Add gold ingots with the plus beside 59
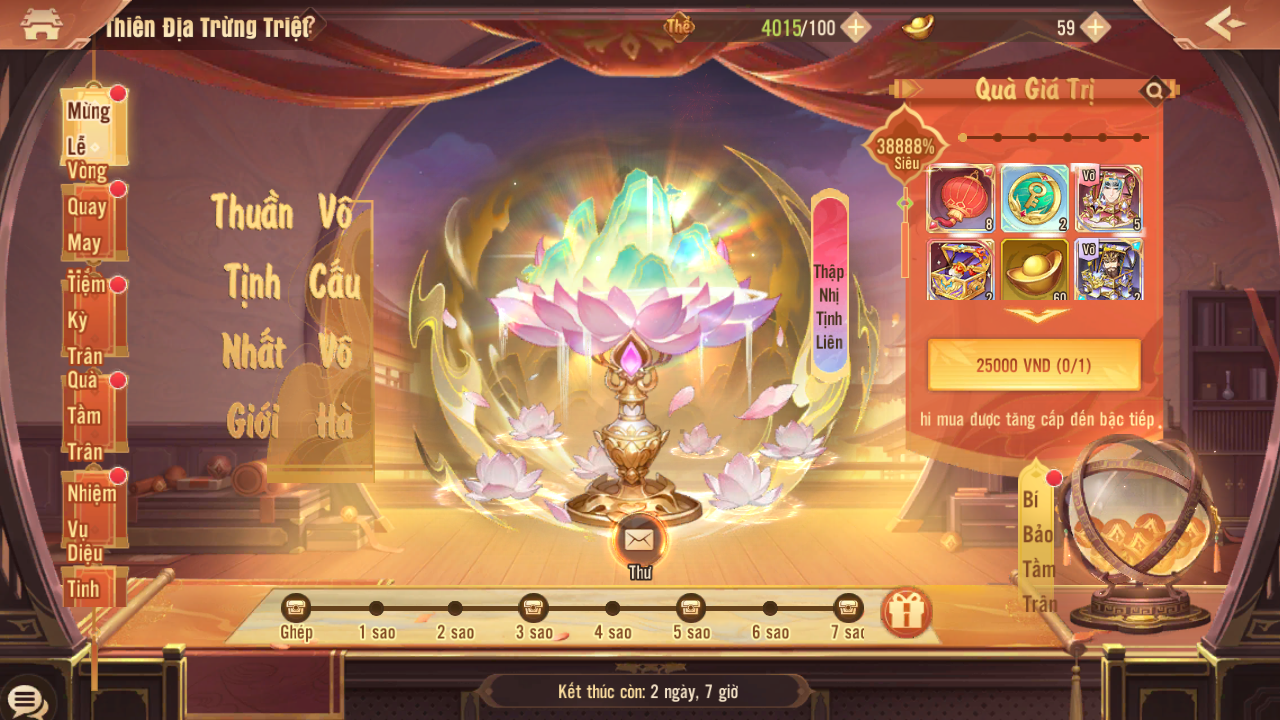 [1096, 27]
